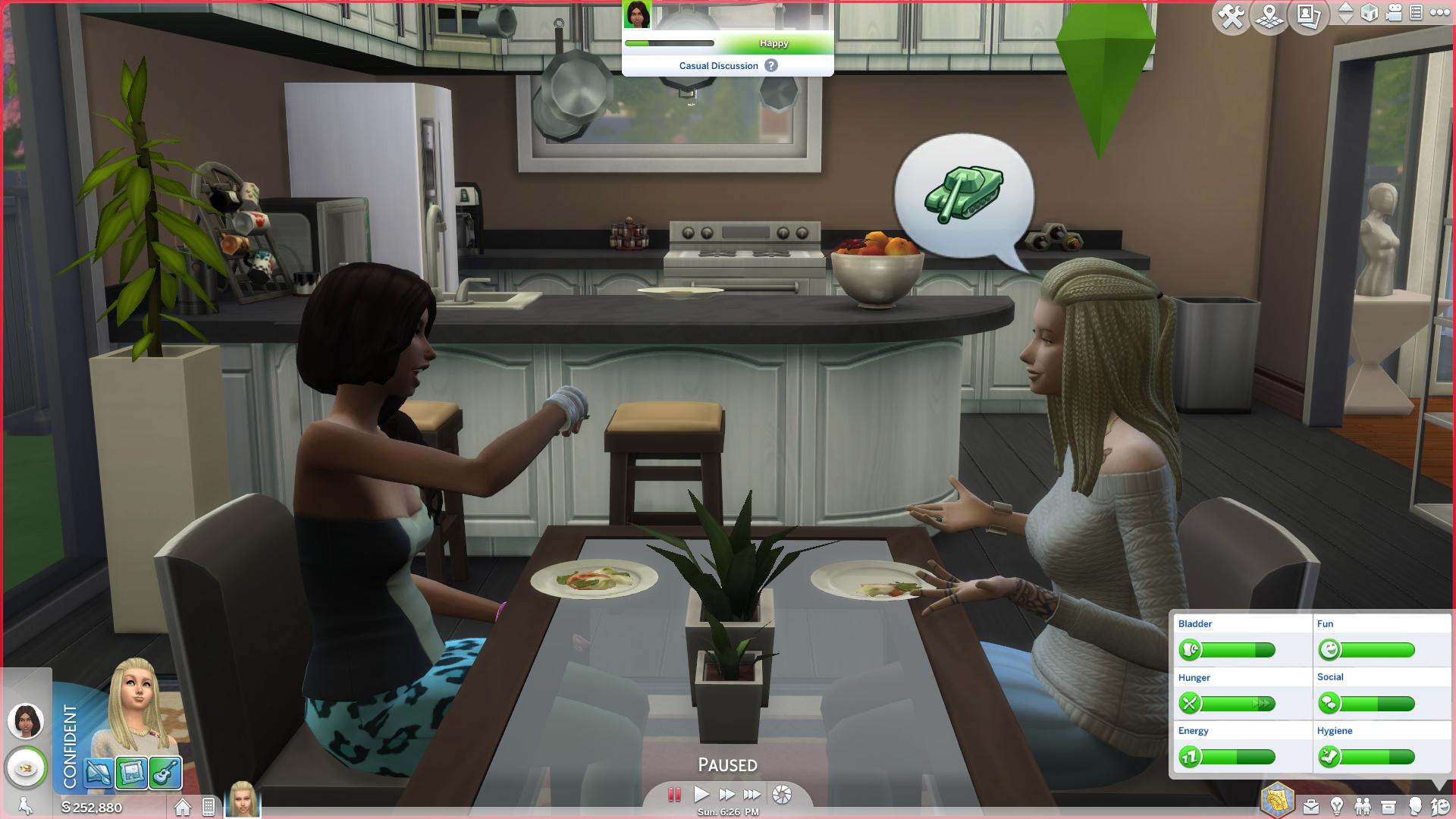This screenshot has width=1456, height=819.
Task: Open the photo gallery icon
Action: (x=1309, y=16)
